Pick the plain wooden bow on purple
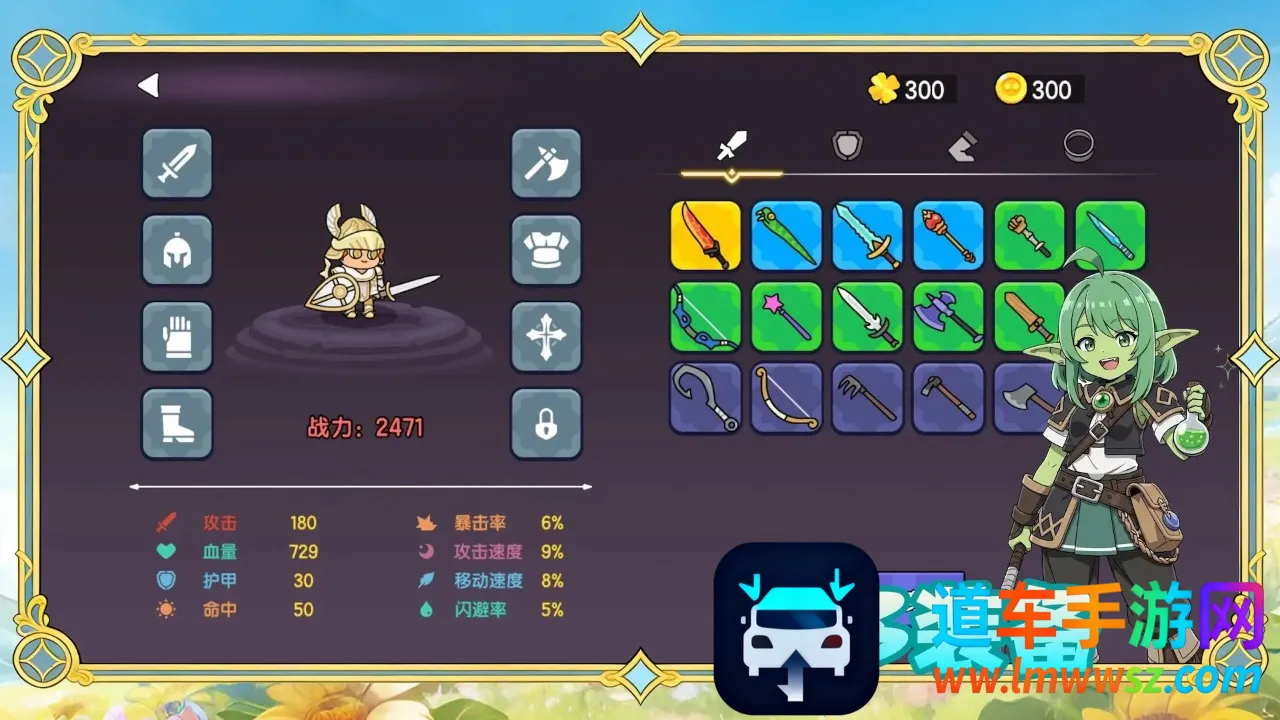 coord(787,398)
